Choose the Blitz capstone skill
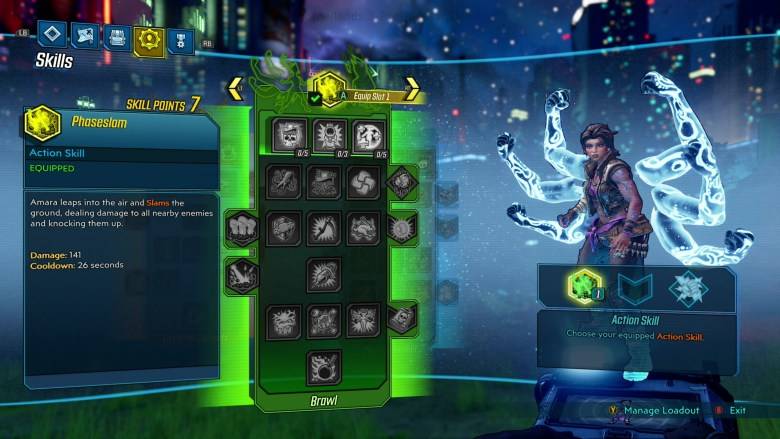This screenshot has width=780, height=439. 324,366
